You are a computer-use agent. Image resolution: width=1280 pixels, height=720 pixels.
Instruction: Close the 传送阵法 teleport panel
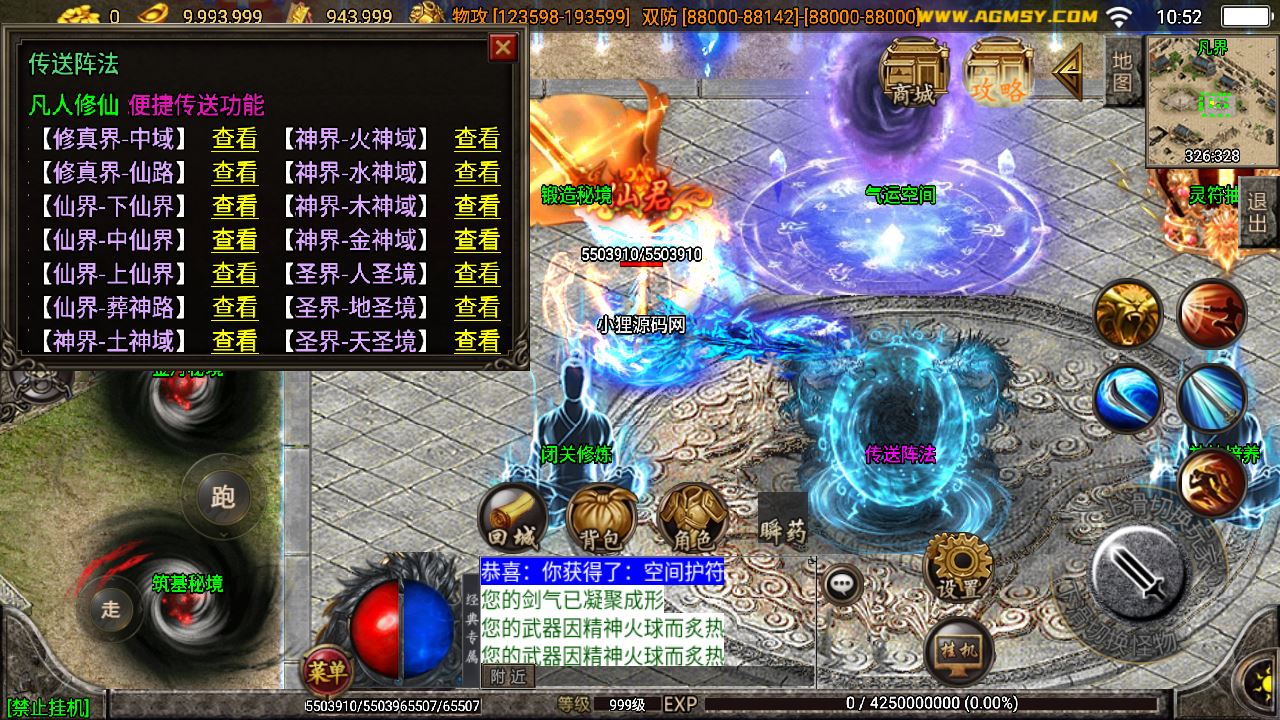[503, 48]
